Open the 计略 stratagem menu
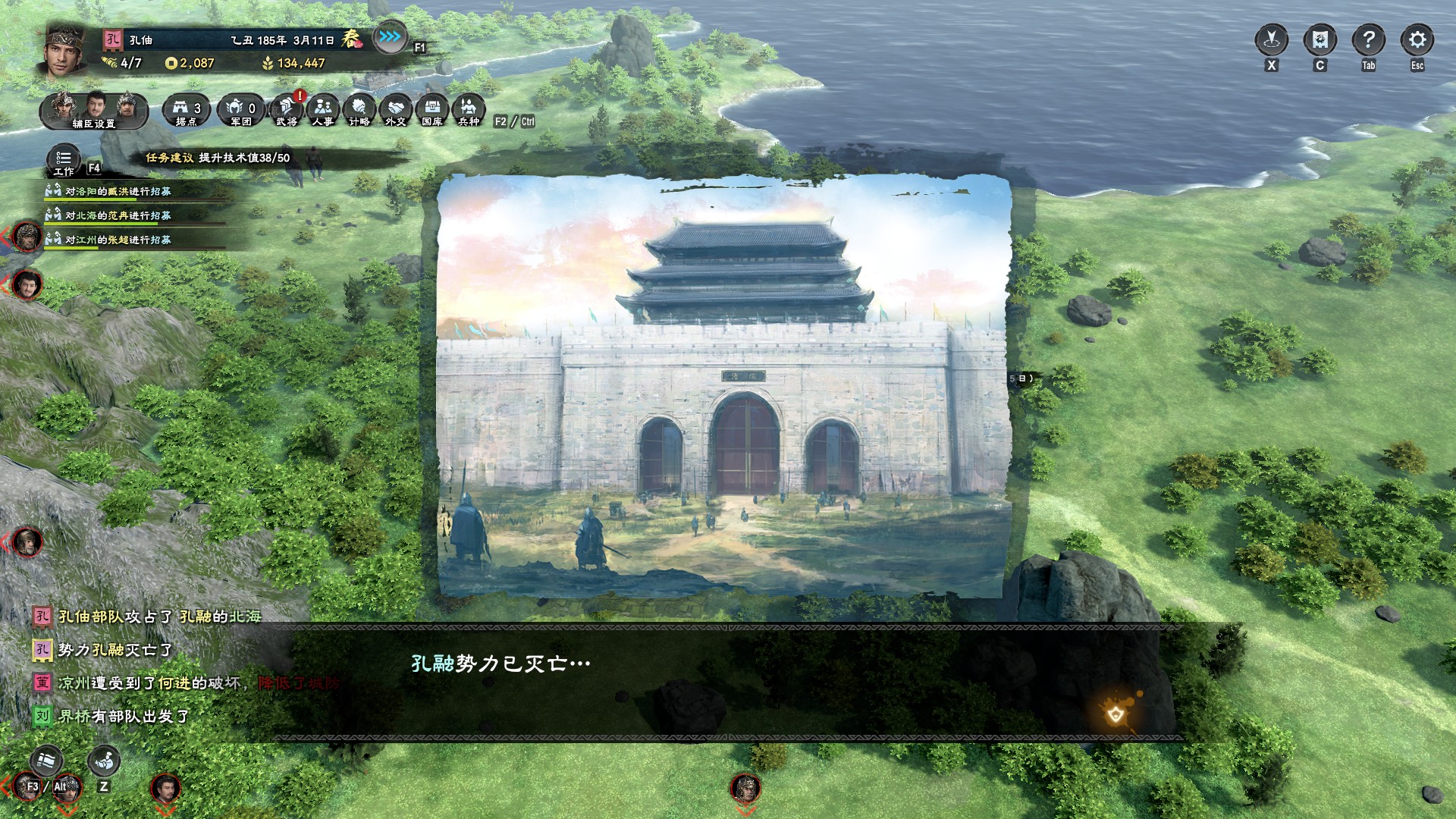Screen dimensions: 1456x819 click(x=359, y=111)
